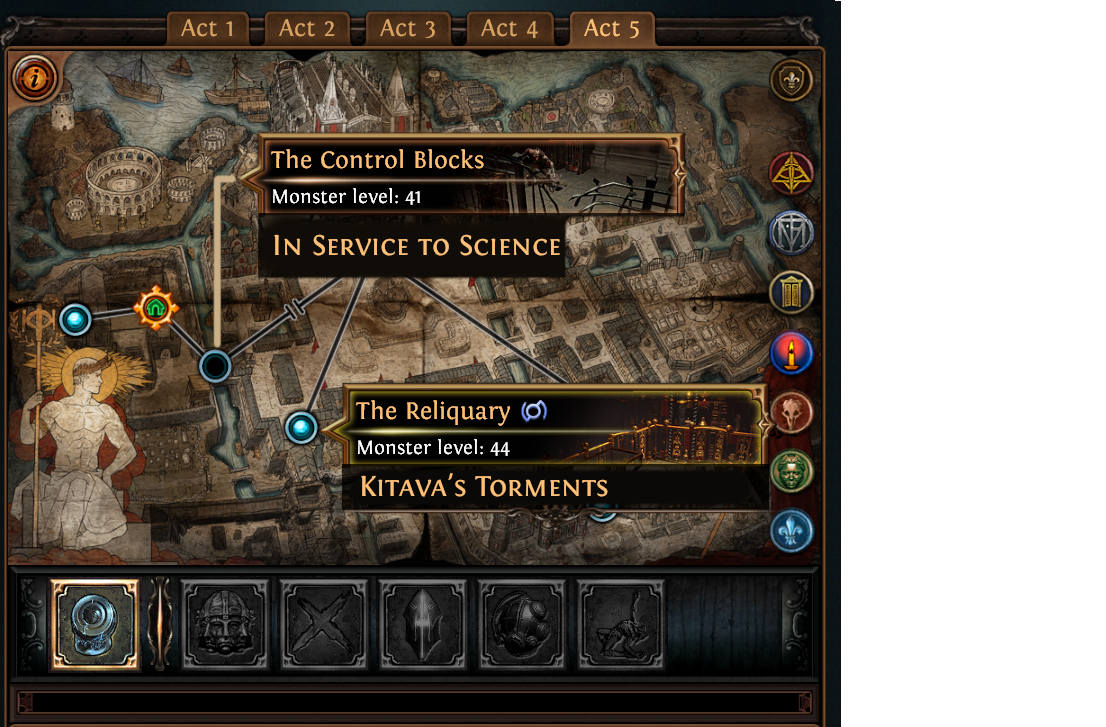Choose the golden doorway icon
Image resolution: width=1106 pixels, height=727 pixels.
click(x=791, y=293)
